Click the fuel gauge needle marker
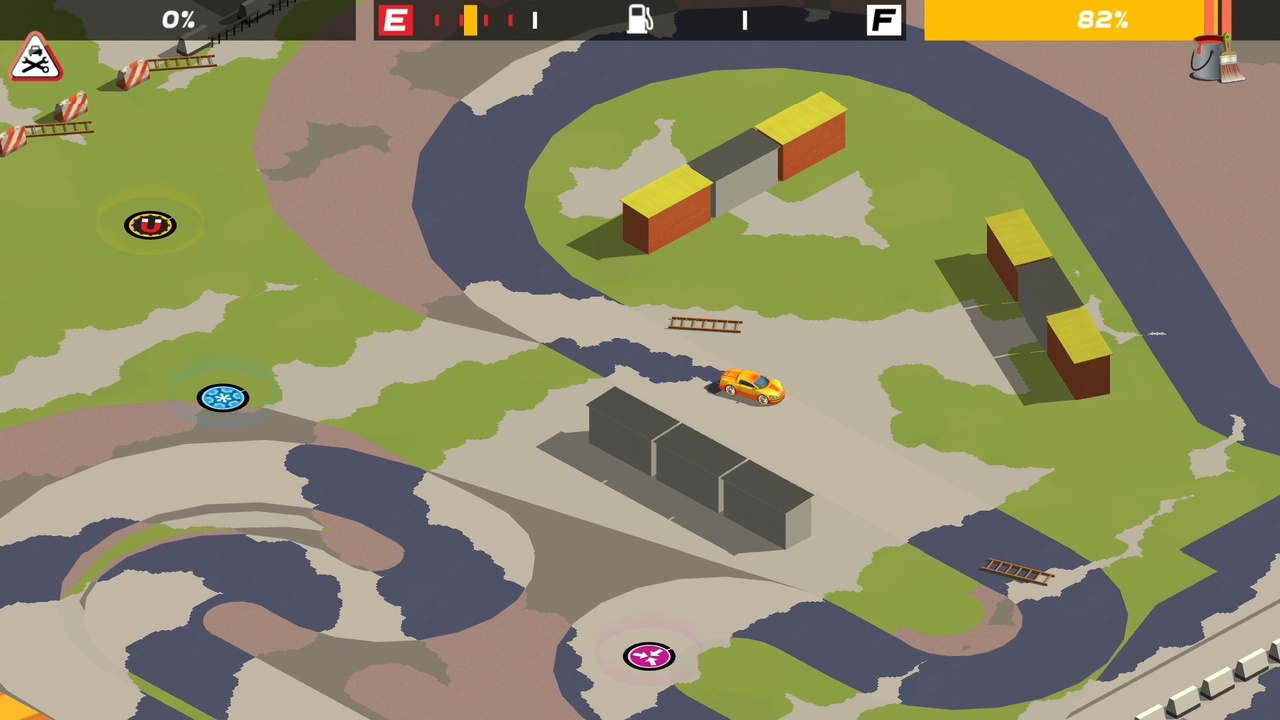 click(x=470, y=18)
